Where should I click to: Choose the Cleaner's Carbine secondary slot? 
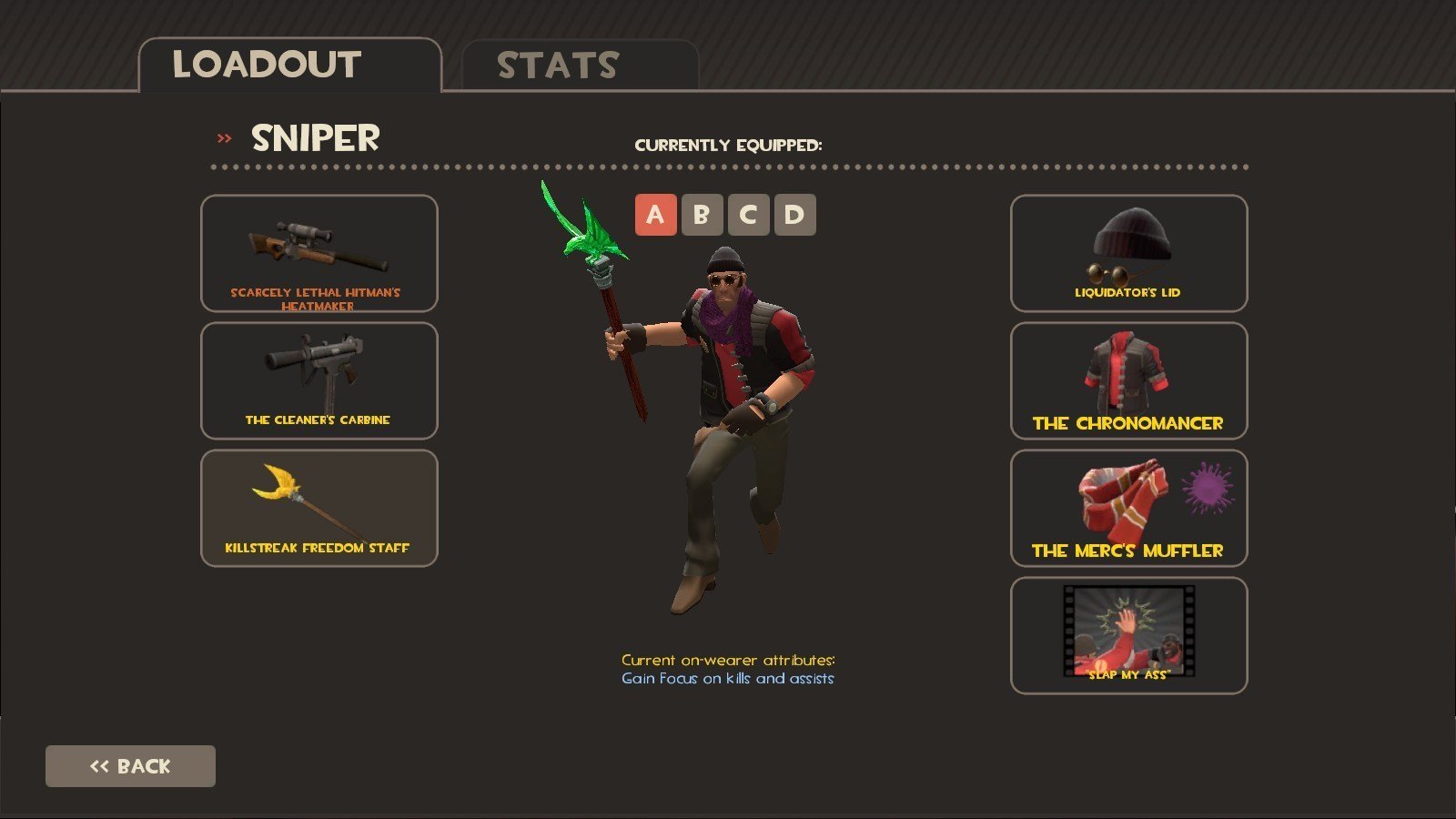318,380
